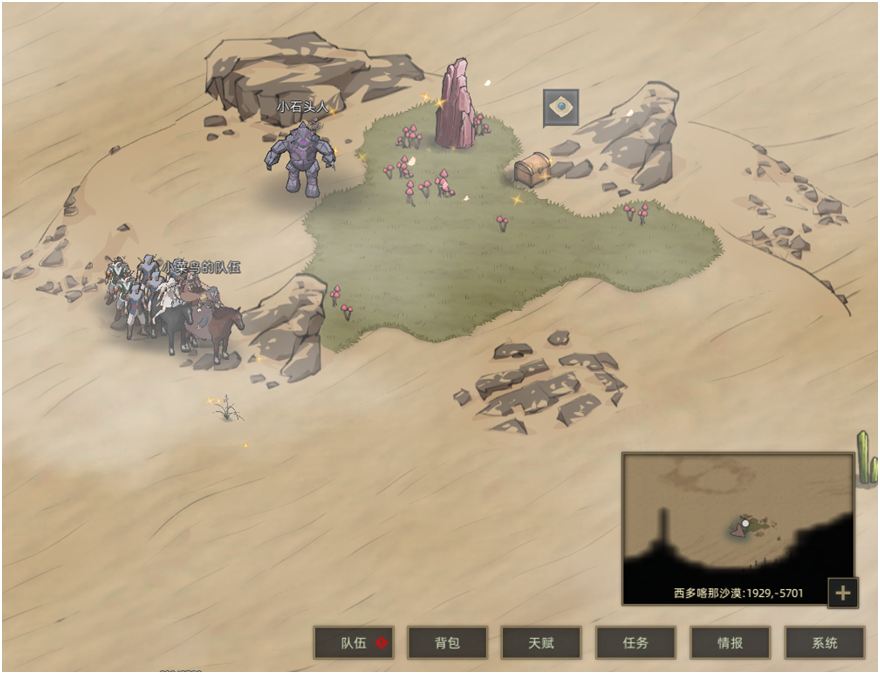Open the 系统 system menu
The height and width of the screenshot is (674, 880).
pos(824,643)
